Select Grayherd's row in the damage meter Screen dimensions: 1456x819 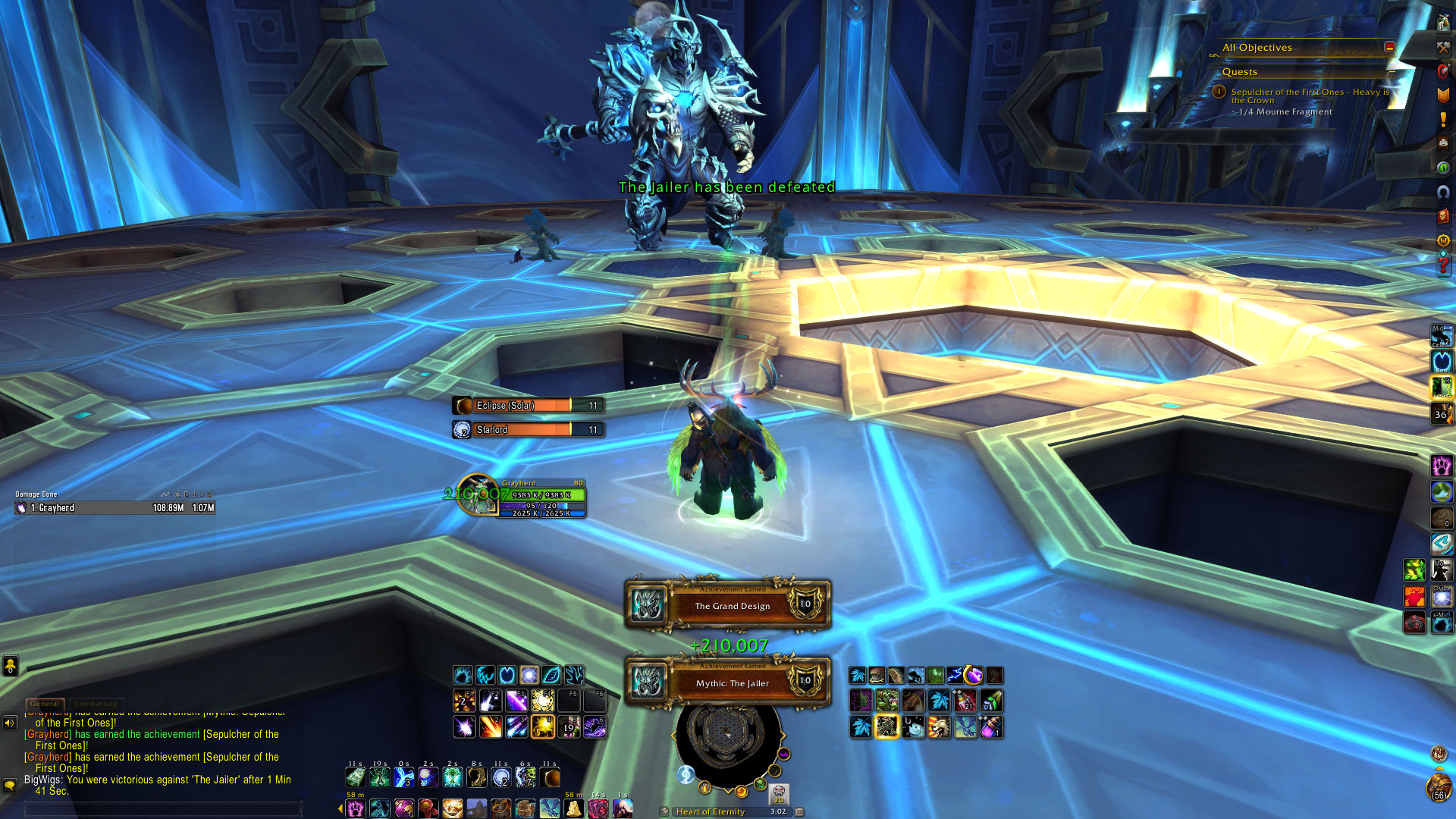pyautogui.click(x=115, y=508)
